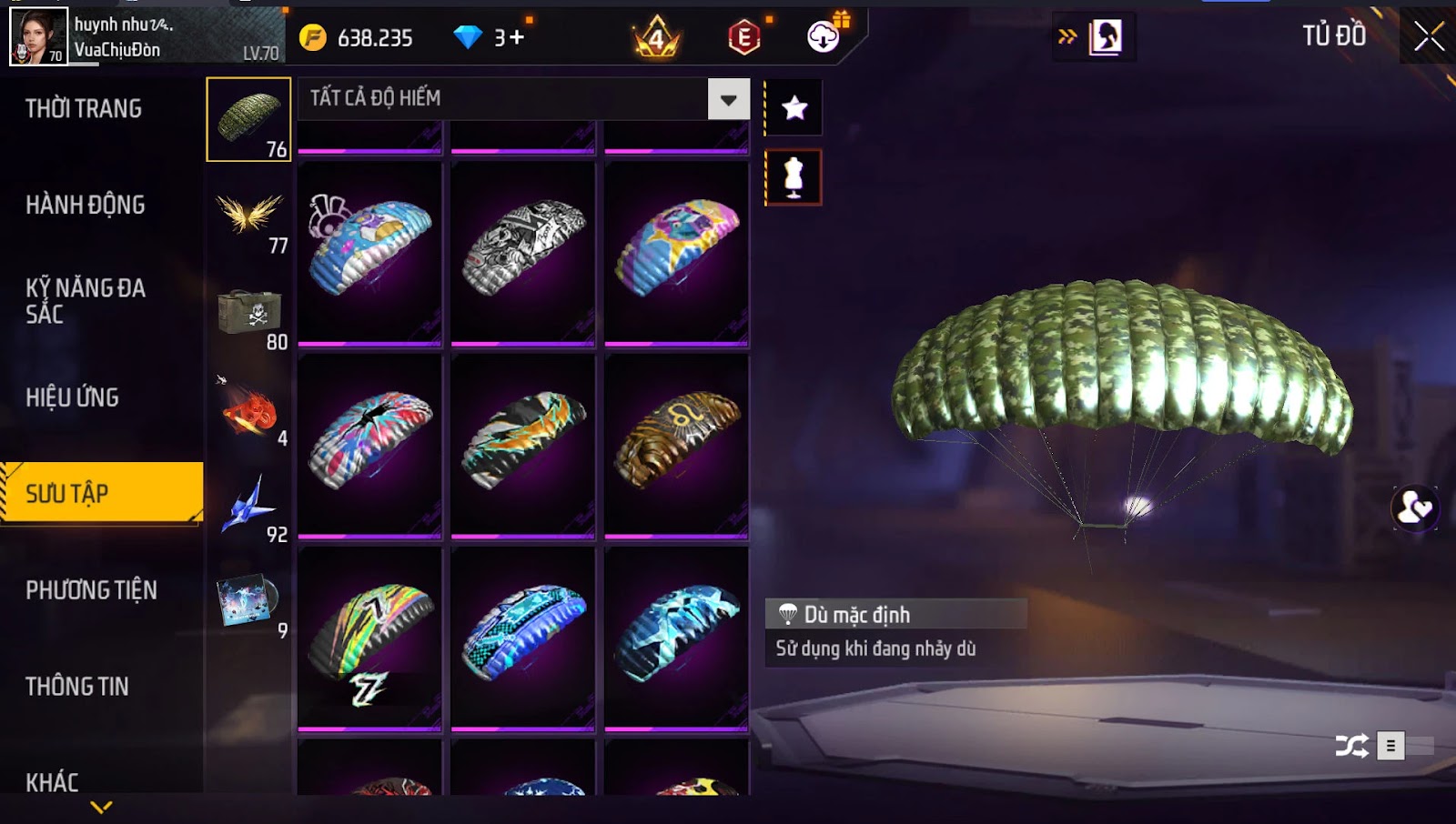Select the gold Leo zodiac parachute
1456x824 pixels.
coord(676,443)
